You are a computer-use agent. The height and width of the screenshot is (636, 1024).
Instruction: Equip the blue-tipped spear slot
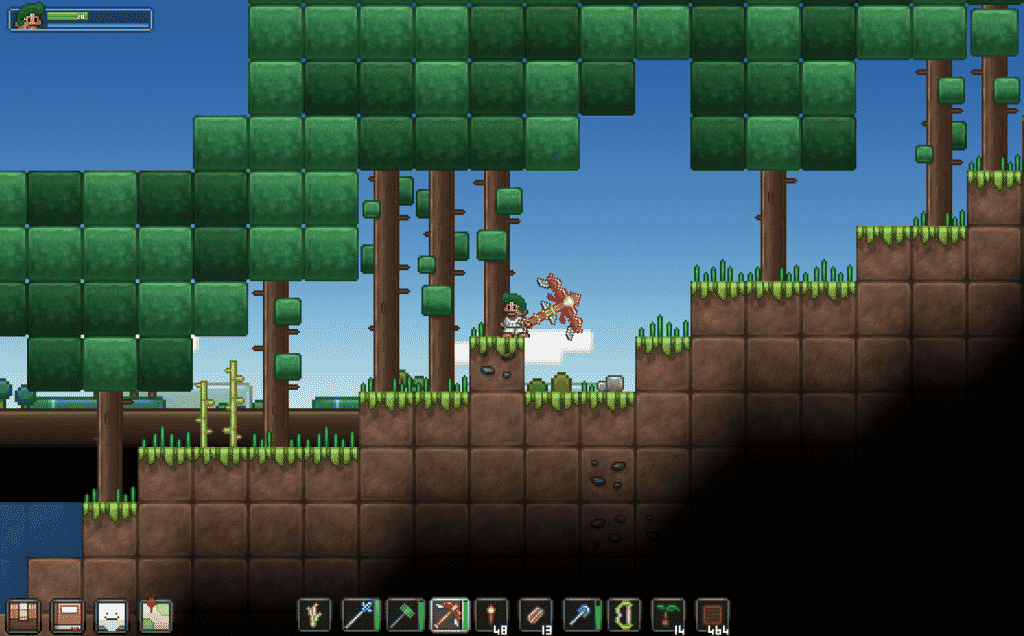point(359,614)
